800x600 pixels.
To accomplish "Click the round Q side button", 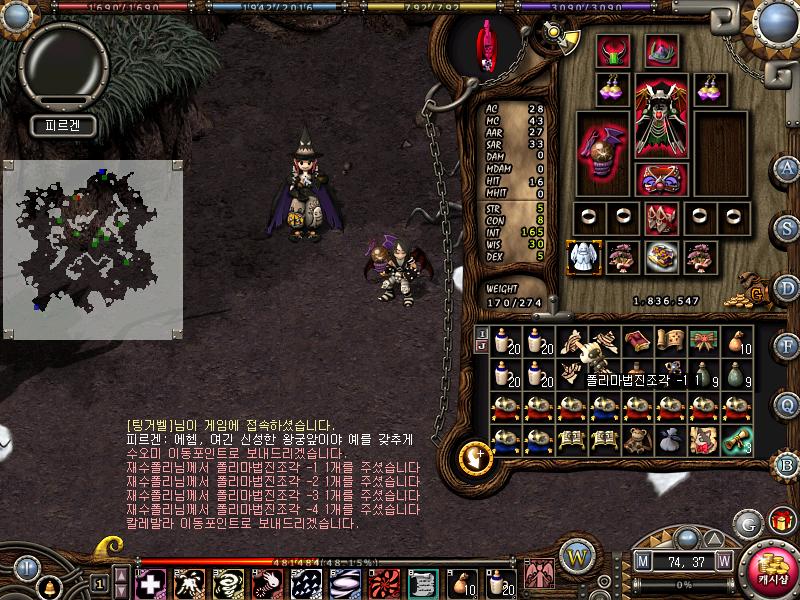I will (787, 404).
